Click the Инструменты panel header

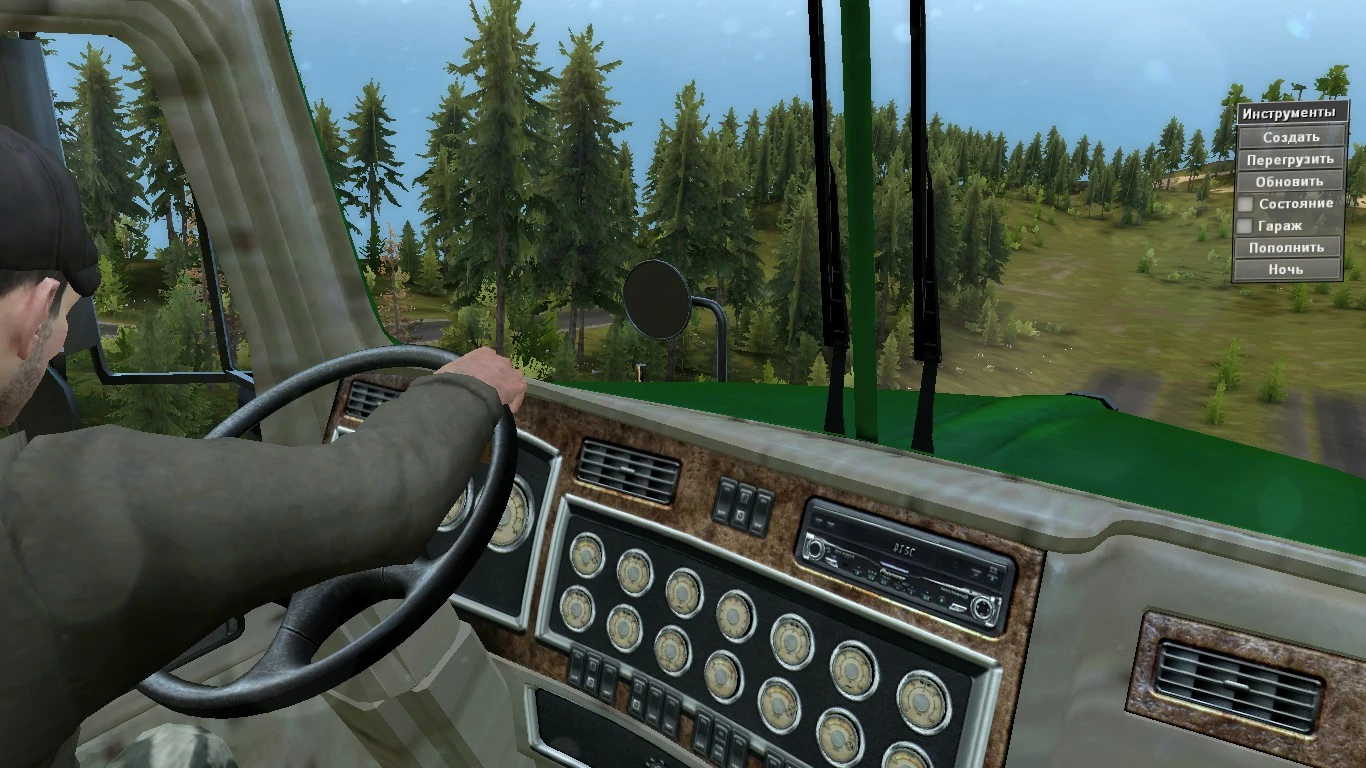(1289, 112)
